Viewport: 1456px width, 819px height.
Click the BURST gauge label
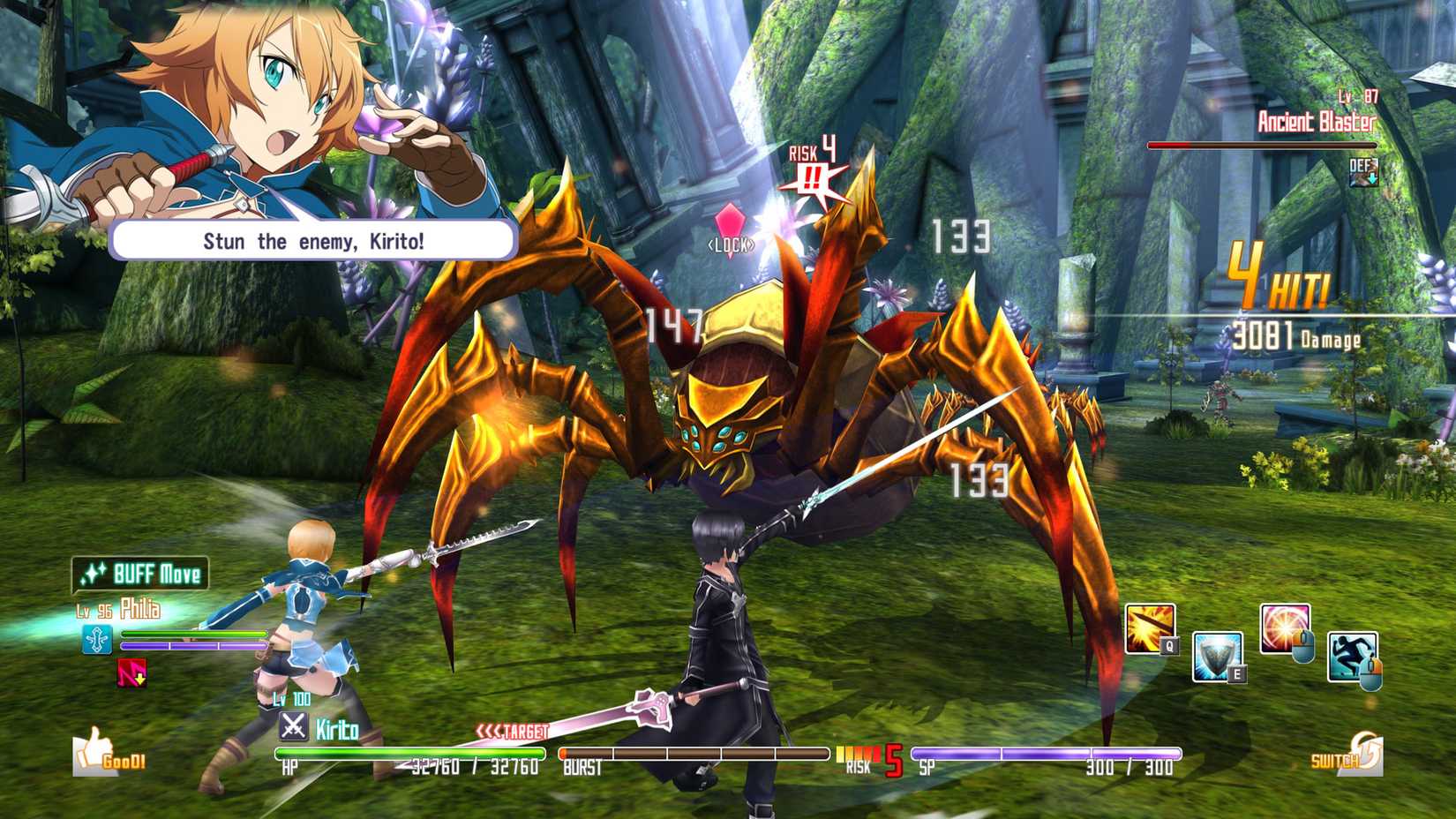[583, 767]
